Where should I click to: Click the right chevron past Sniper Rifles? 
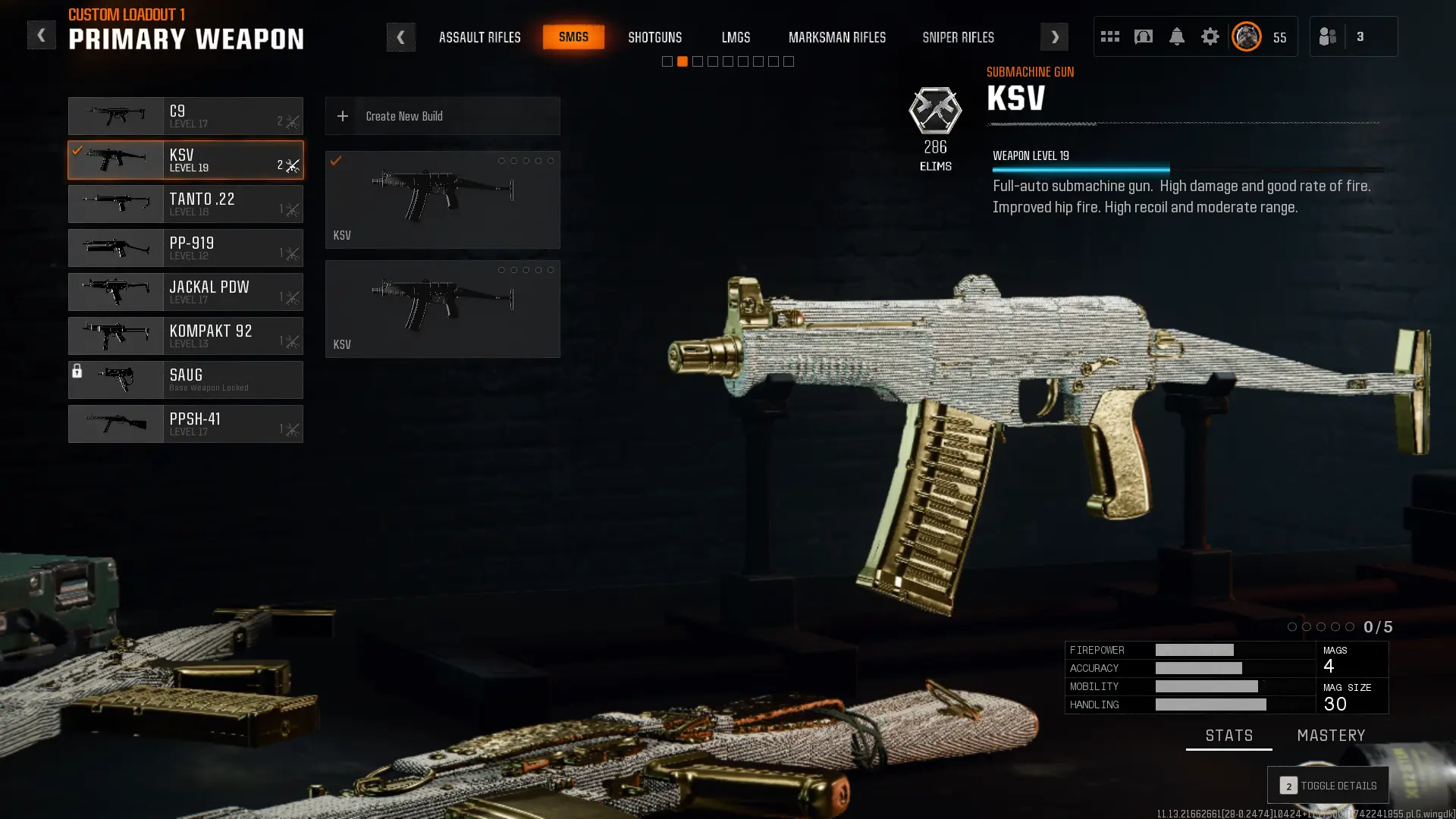(1054, 36)
